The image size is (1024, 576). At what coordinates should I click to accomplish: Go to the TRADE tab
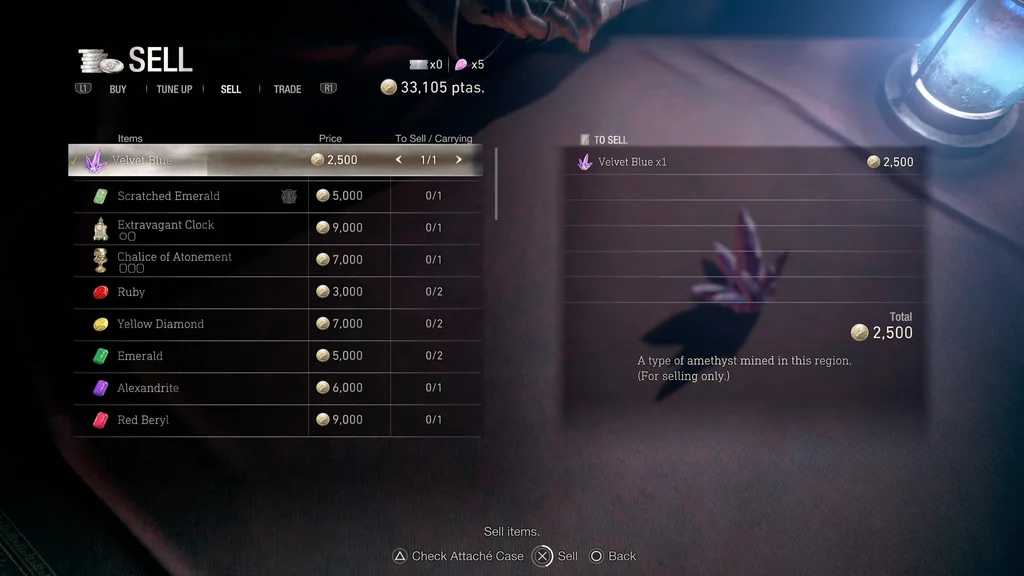[287, 89]
